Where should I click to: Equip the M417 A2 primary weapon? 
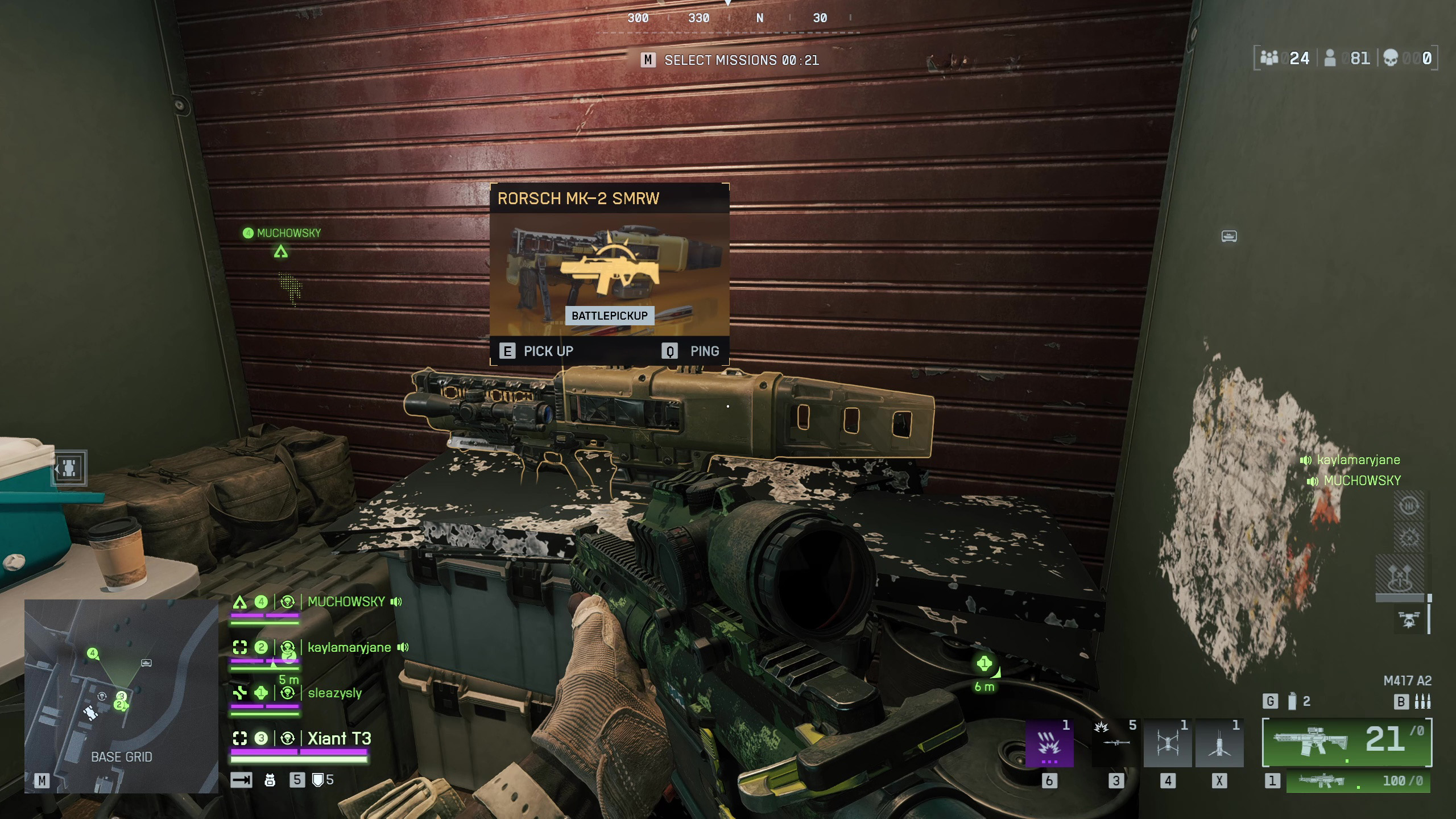tap(1346, 742)
